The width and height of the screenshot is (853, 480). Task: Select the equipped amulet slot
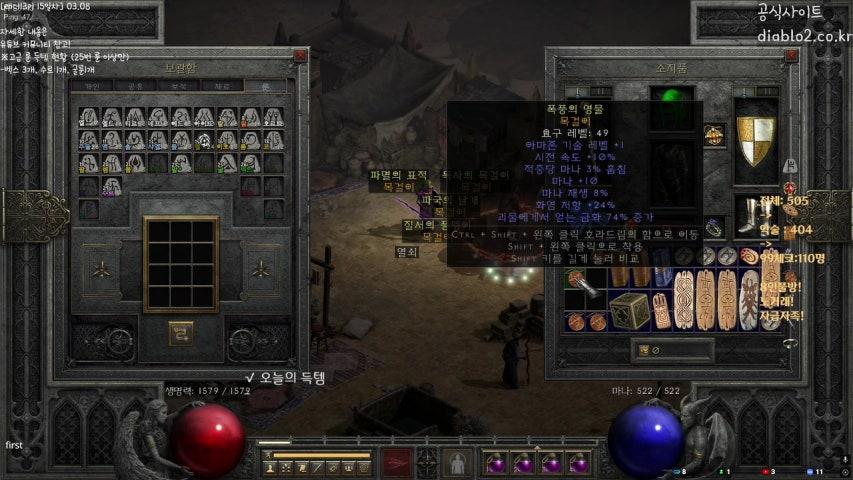tap(714, 136)
